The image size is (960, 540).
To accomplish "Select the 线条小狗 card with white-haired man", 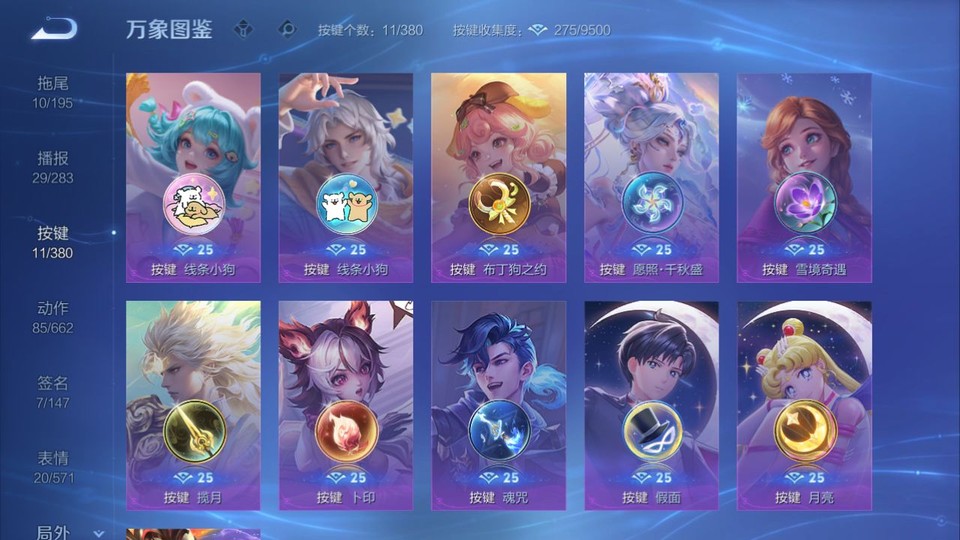I will [346, 177].
